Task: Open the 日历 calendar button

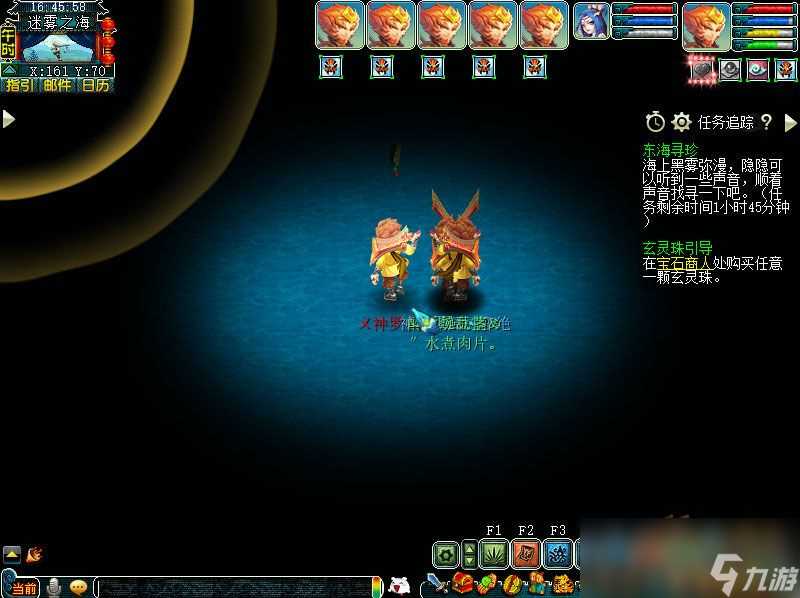Action: click(95, 85)
